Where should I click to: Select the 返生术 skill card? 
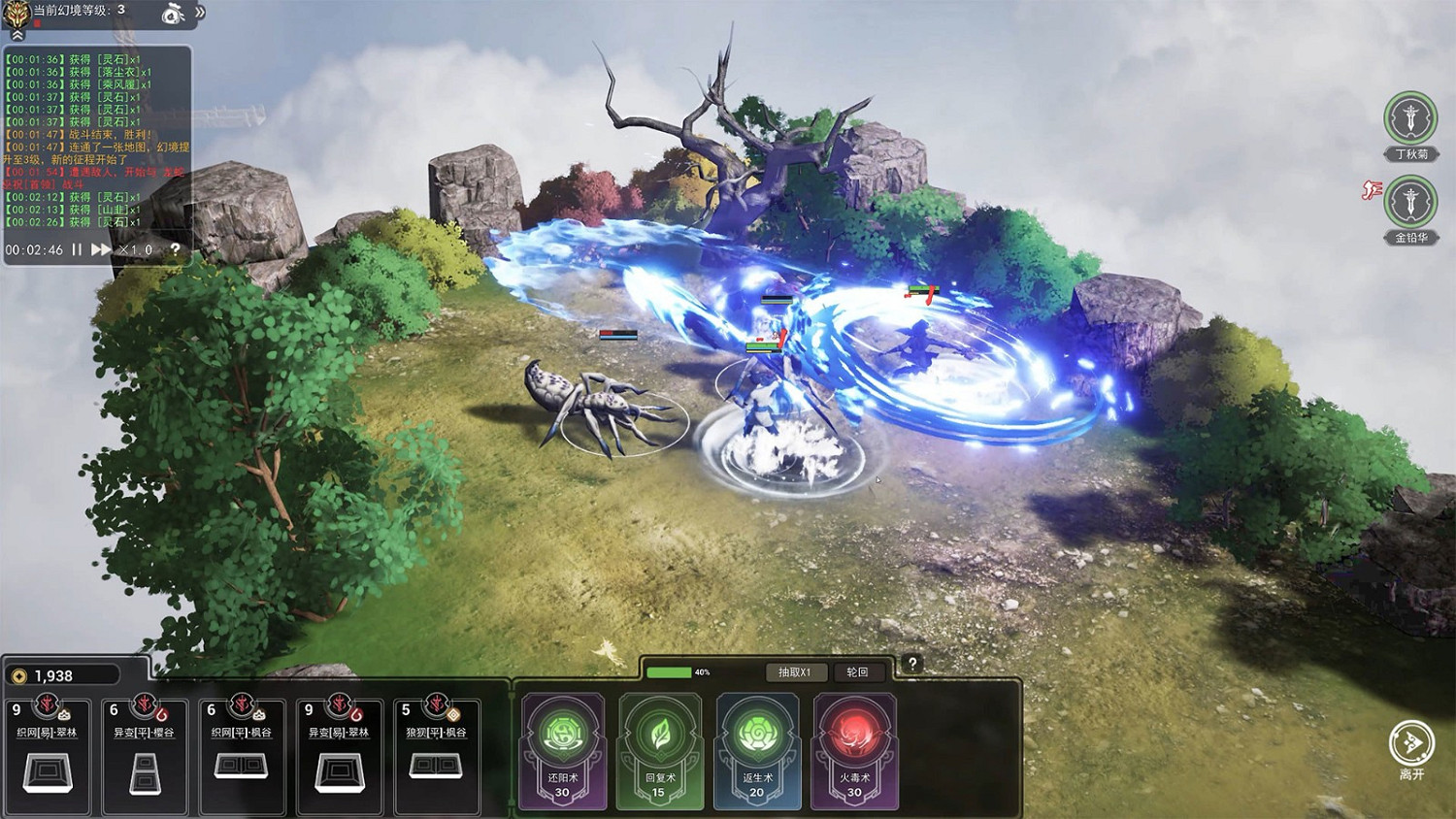click(757, 747)
